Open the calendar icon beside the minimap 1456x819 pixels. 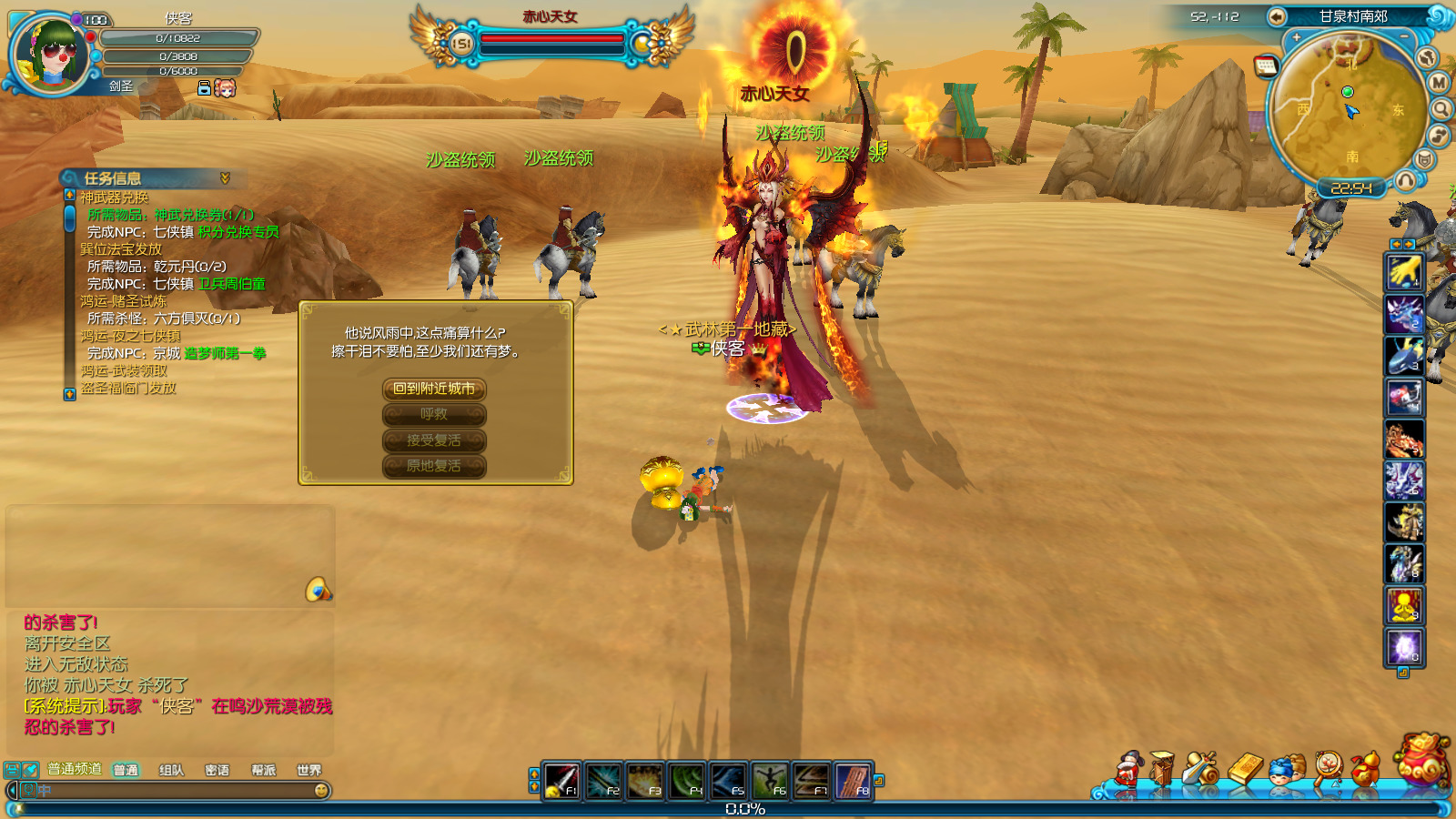(1265, 66)
